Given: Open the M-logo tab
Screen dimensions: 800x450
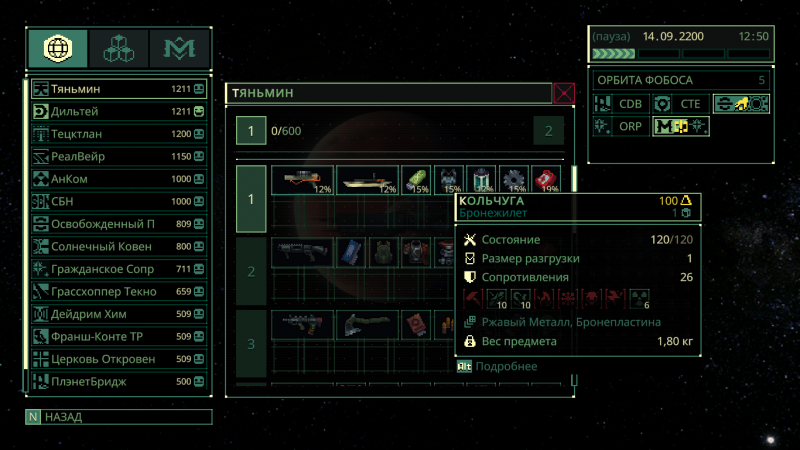Looking at the screenshot, I should tap(180, 48).
